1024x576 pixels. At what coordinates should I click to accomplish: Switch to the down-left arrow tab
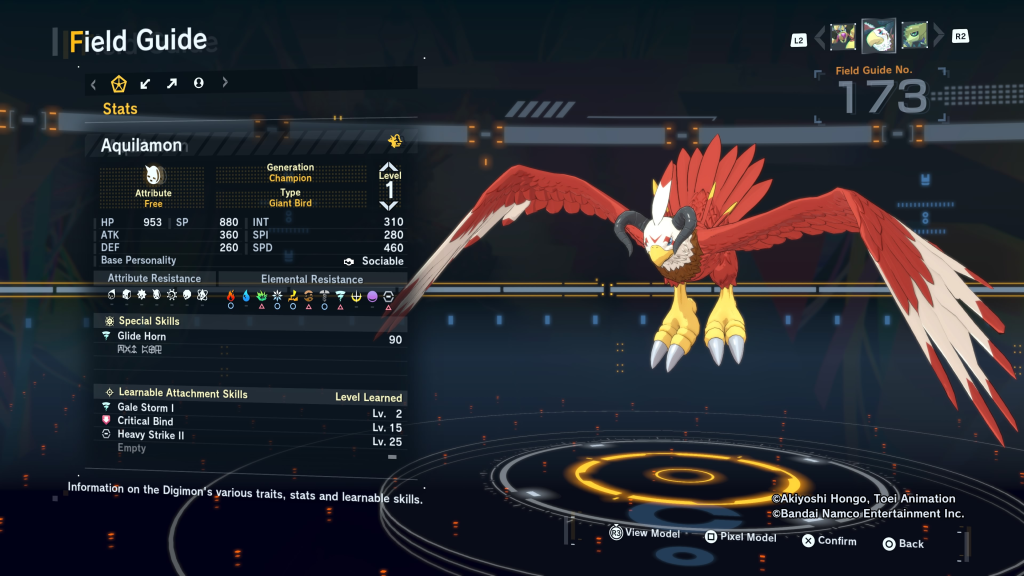click(x=145, y=83)
